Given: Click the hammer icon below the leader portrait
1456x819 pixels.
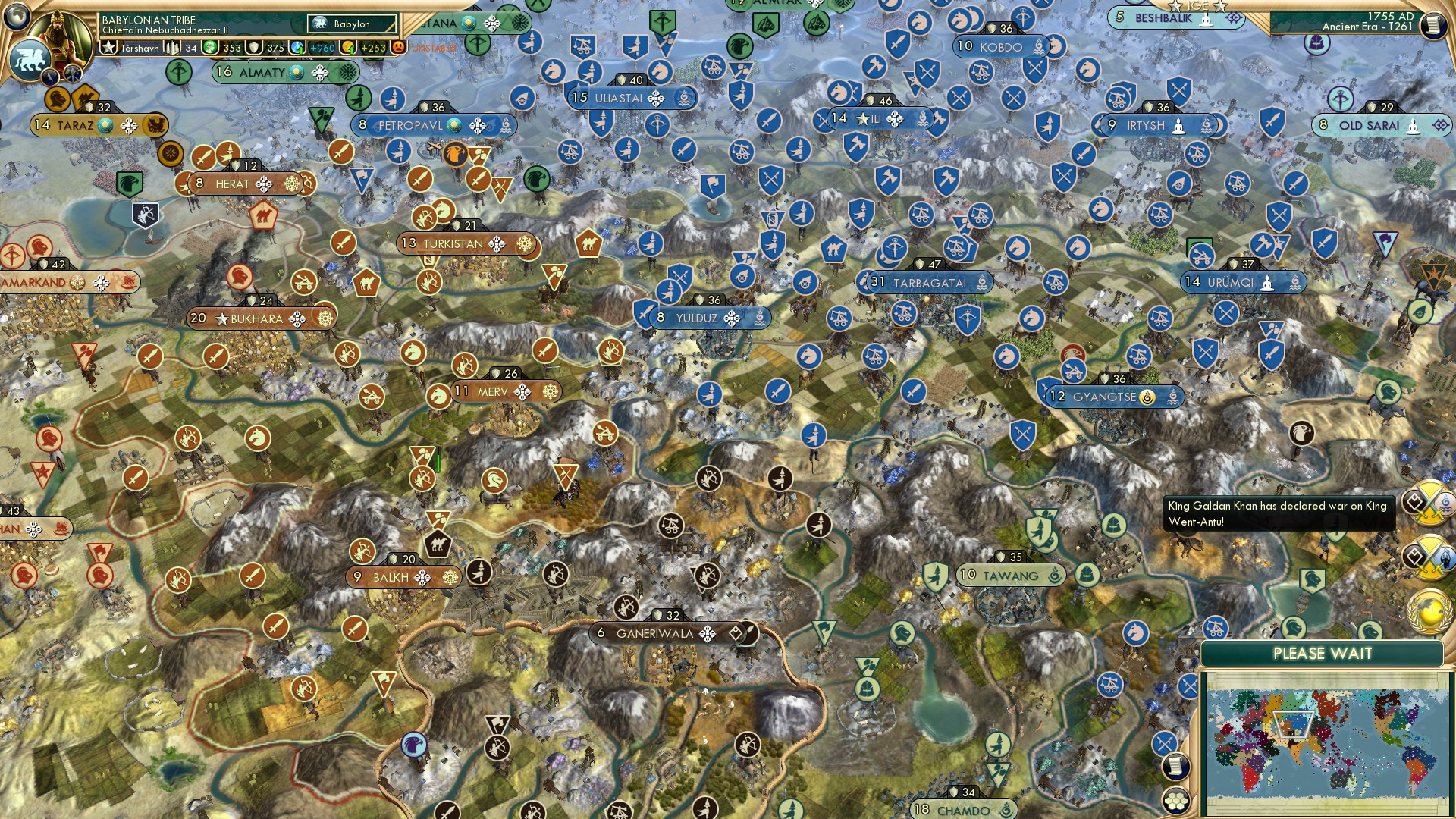Looking at the screenshot, I should click(71, 74).
